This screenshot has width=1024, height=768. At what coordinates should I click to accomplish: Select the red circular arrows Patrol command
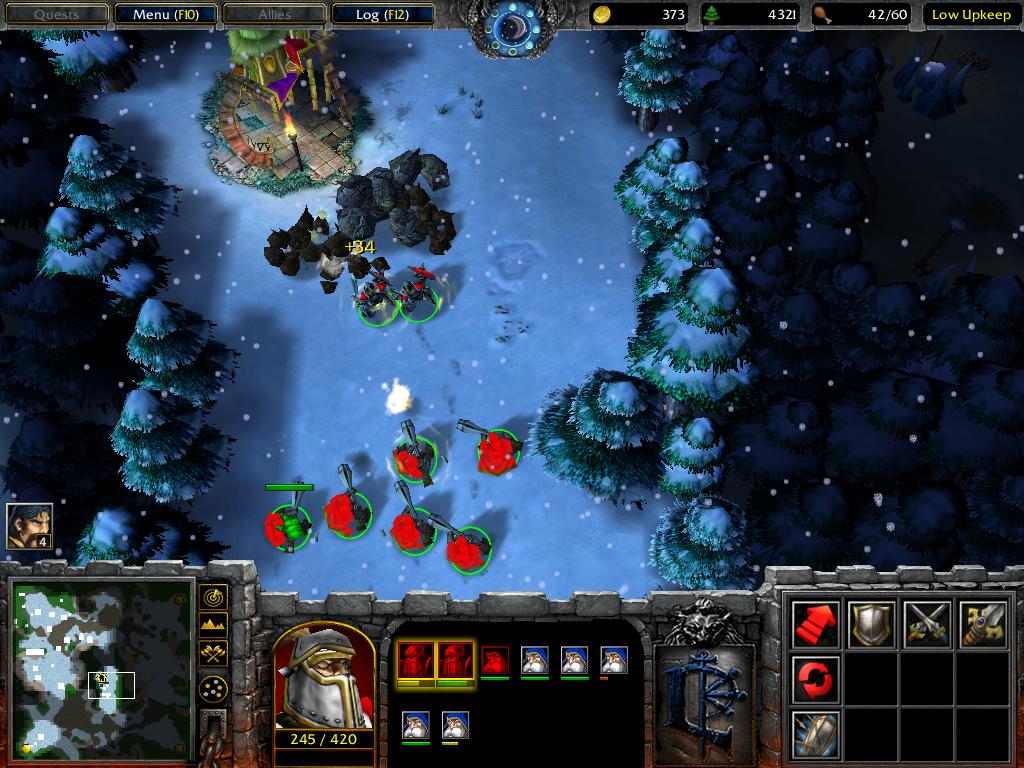coord(815,679)
